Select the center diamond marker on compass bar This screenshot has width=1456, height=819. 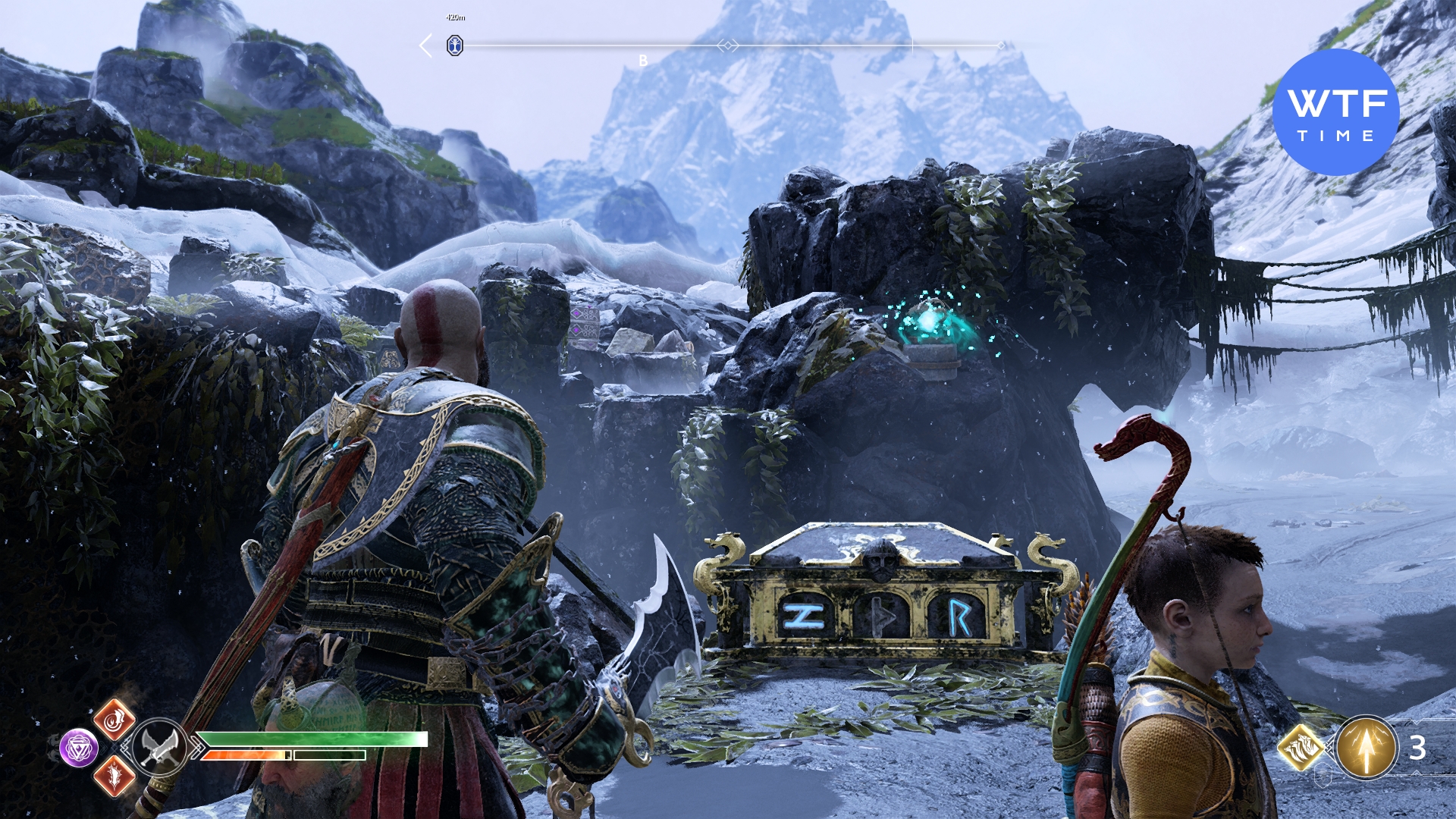point(727,46)
